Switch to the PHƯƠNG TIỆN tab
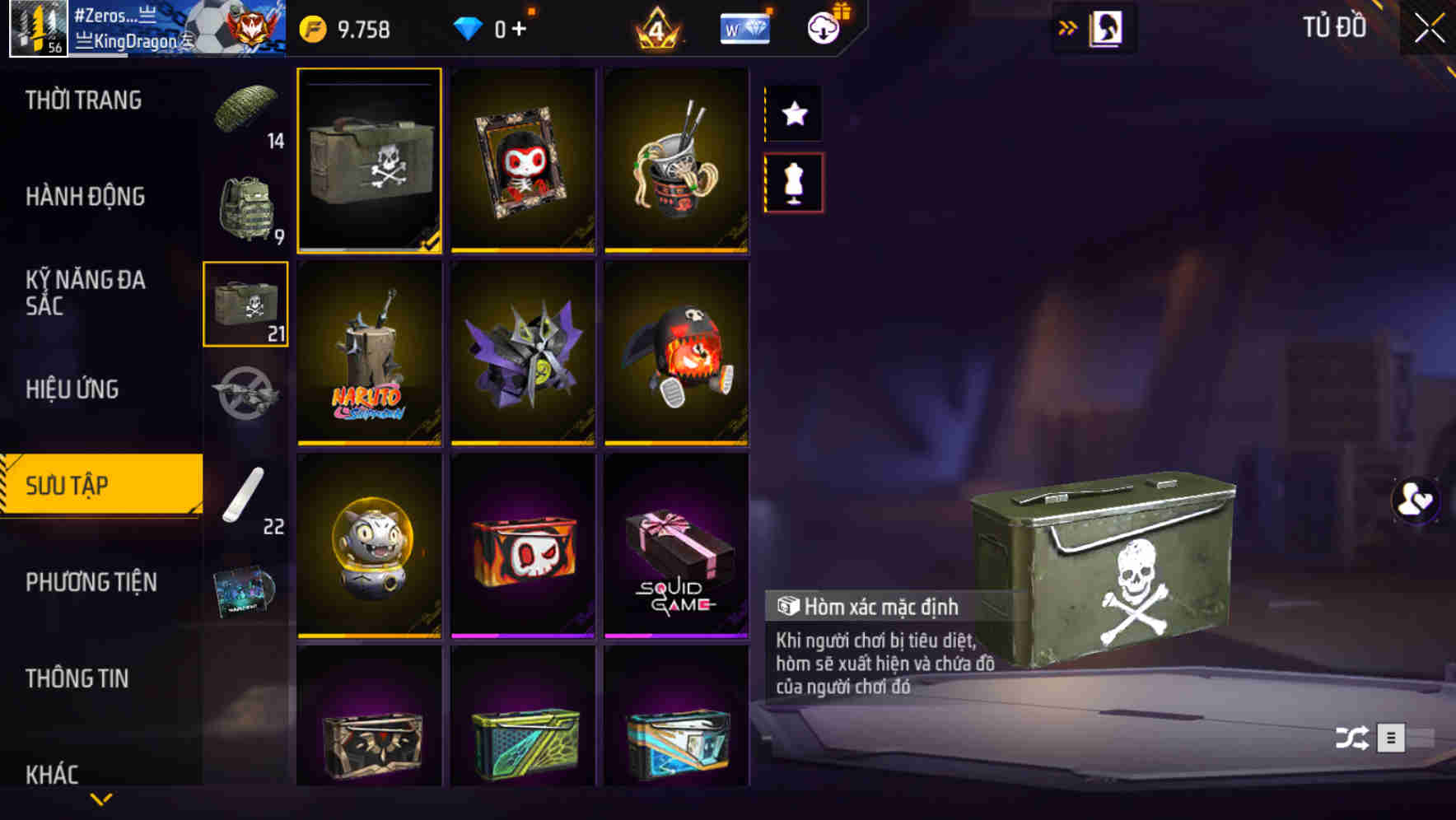The width and height of the screenshot is (1456, 820). [x=91, y=581]
